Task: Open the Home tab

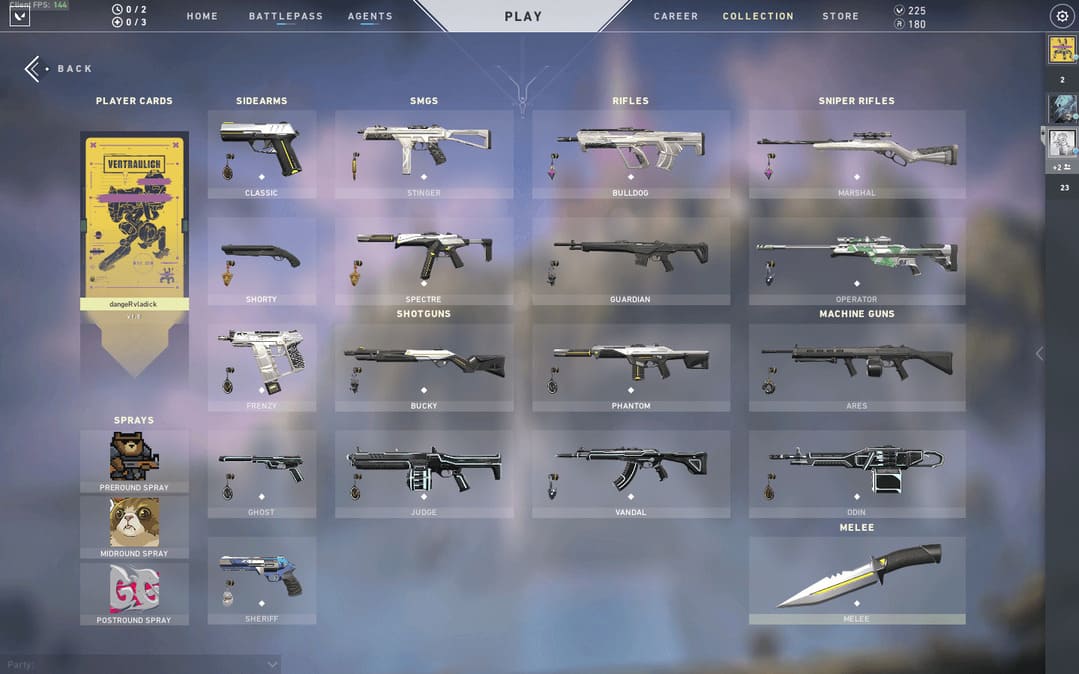Action: (x=202, y=16)
